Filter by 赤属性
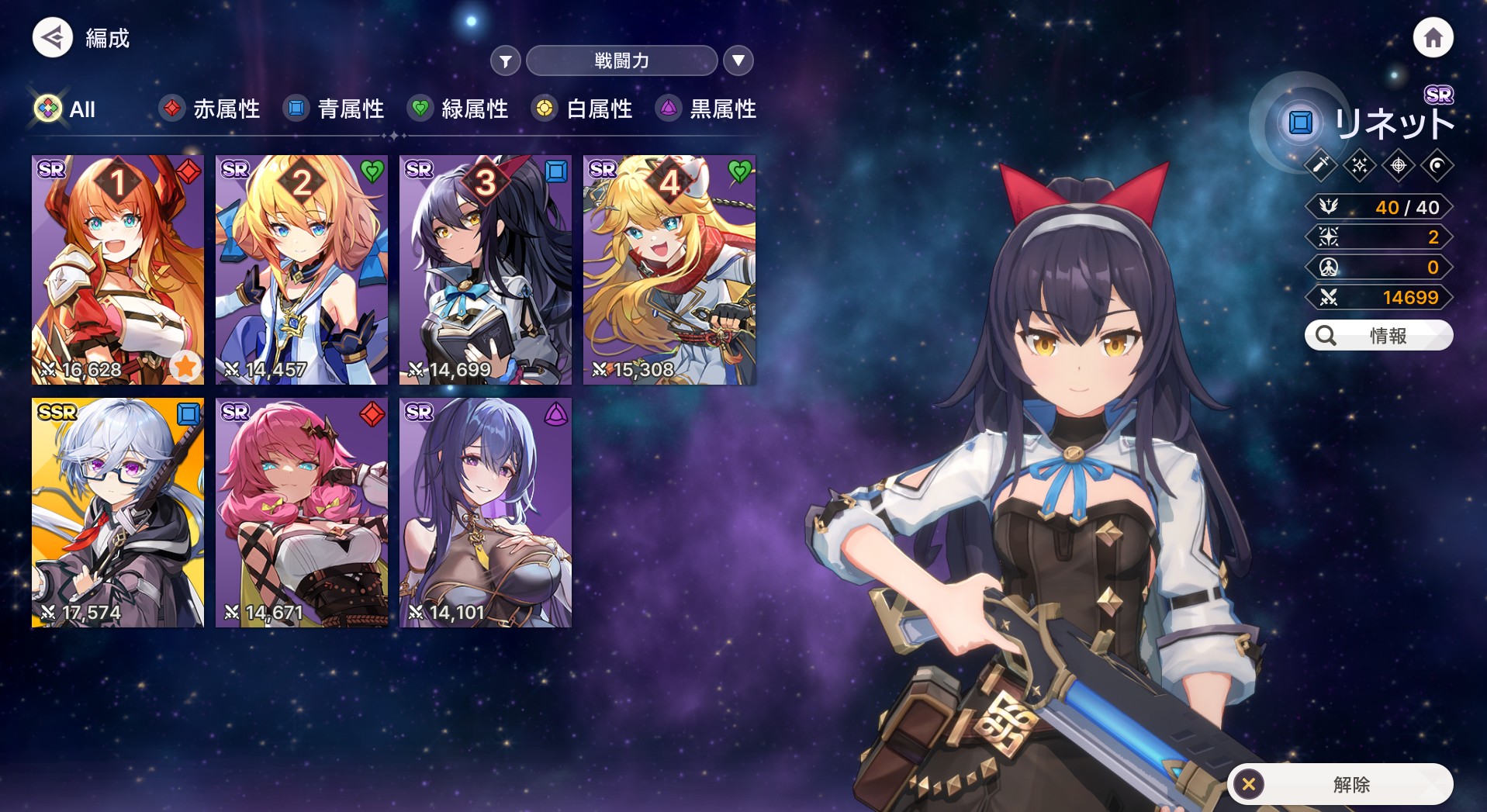This screenshot has height=812, width=1487. (210, 109)
